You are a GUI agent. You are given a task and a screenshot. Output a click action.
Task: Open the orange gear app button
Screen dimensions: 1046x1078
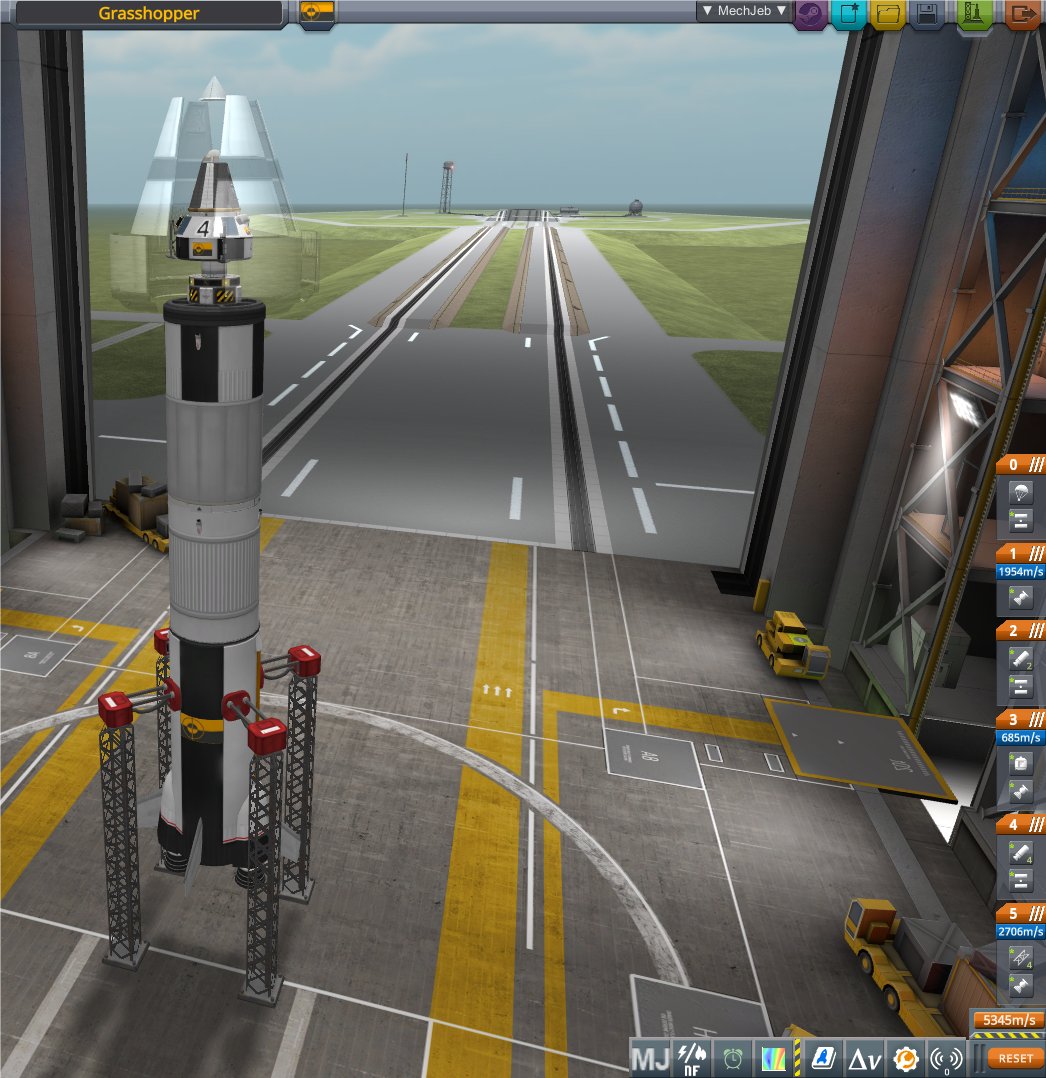[905, 1057]
